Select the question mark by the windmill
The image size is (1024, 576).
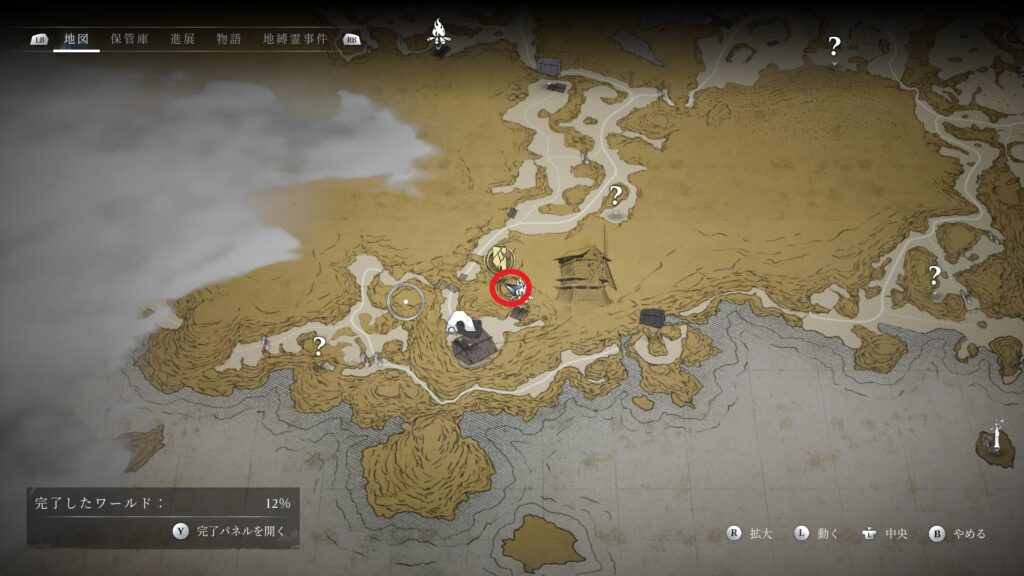(x=616, y=195)
